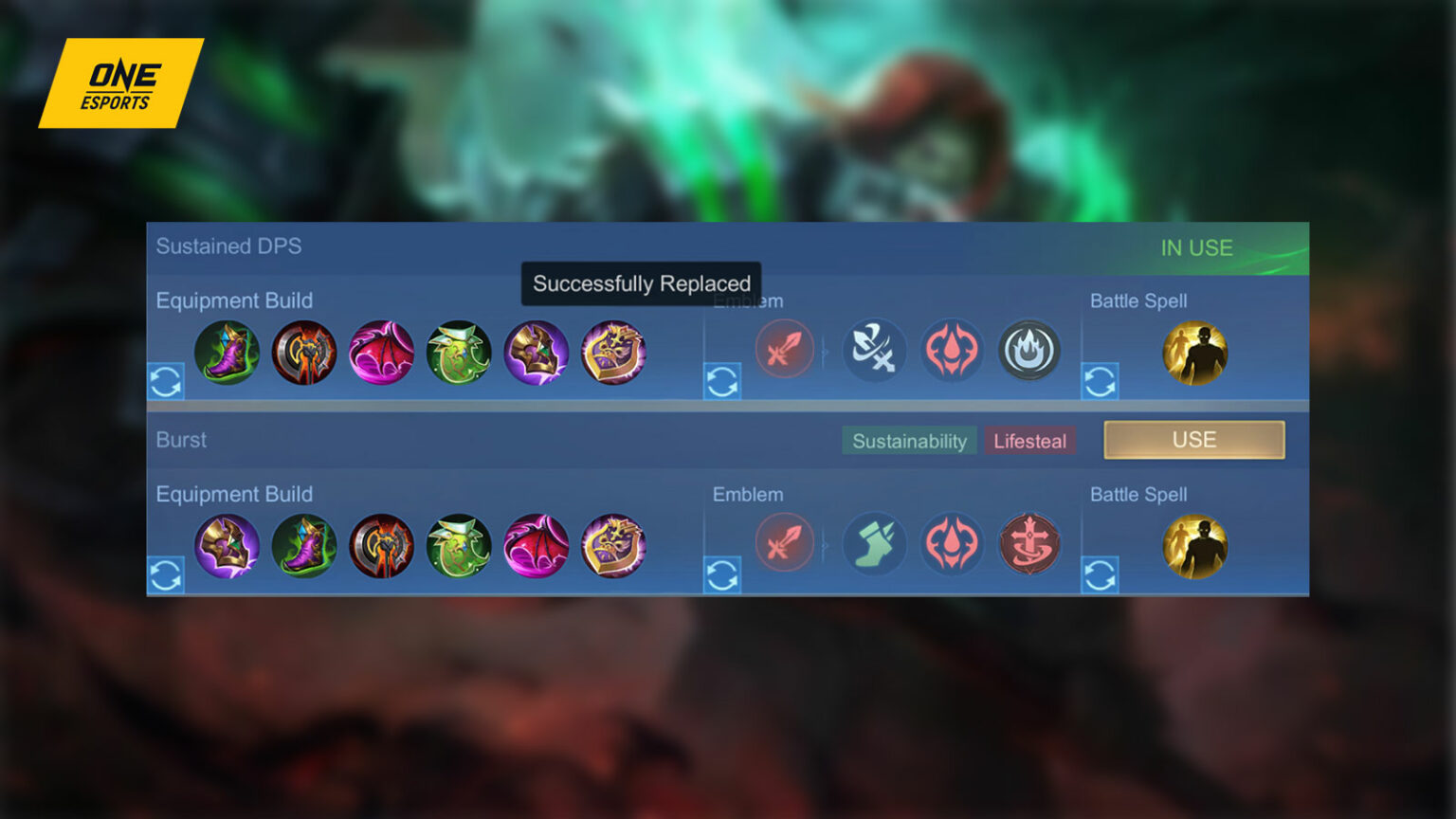Click the green dragon trinket item icon
Screen dimensions: 1456x819
tap(460, 353)
